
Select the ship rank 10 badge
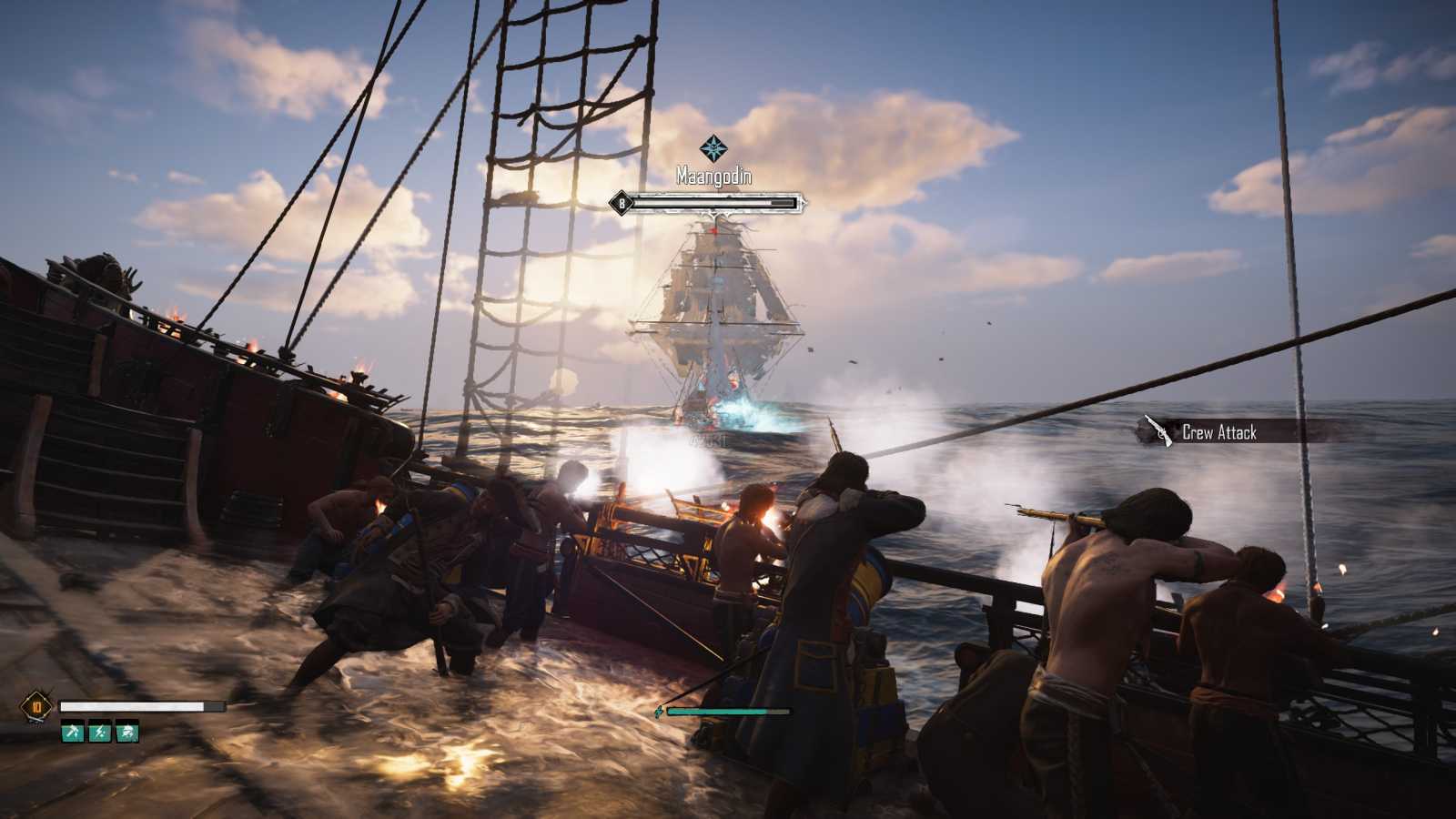(37, 706)
